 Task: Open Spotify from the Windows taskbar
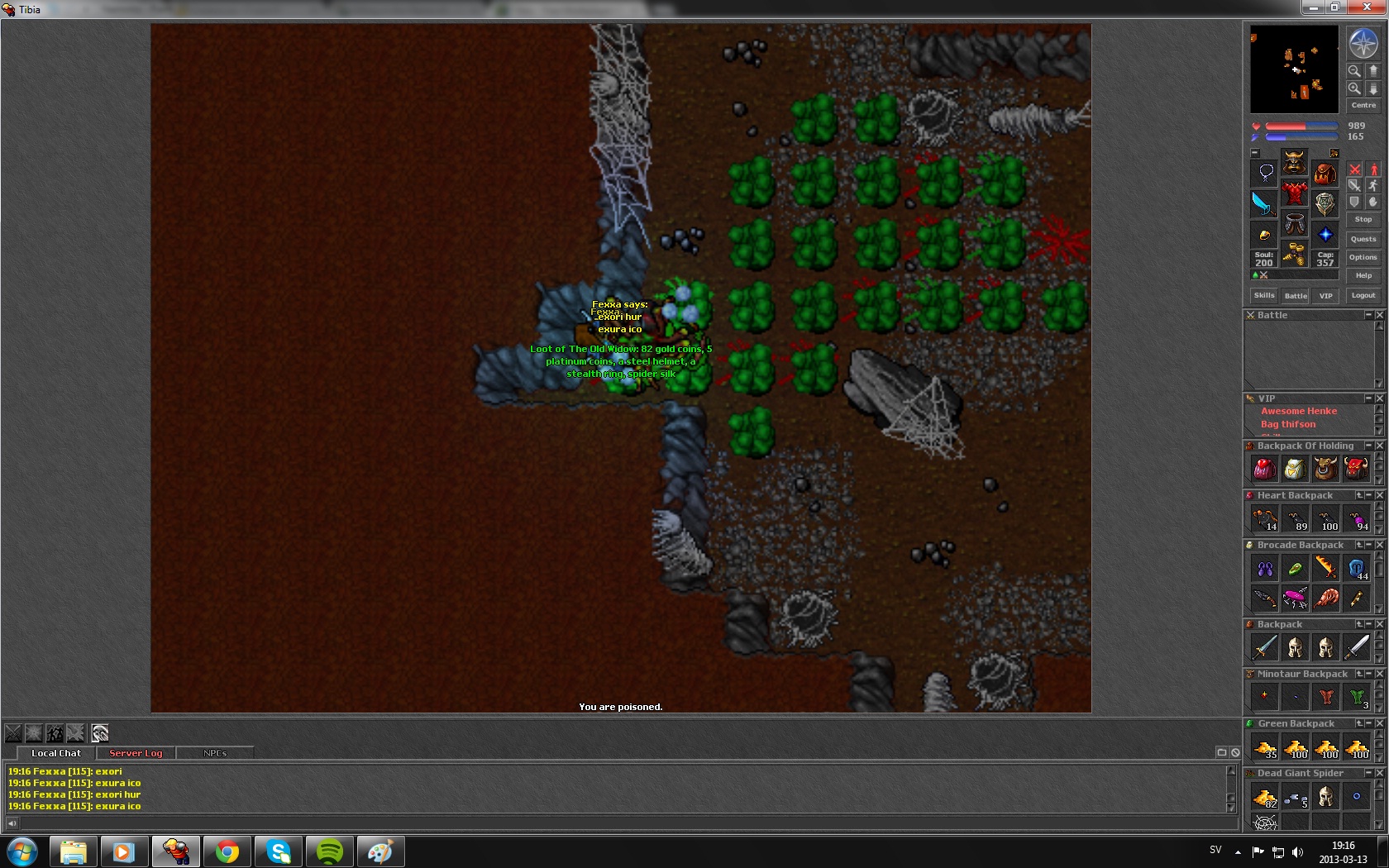[329, 851]
